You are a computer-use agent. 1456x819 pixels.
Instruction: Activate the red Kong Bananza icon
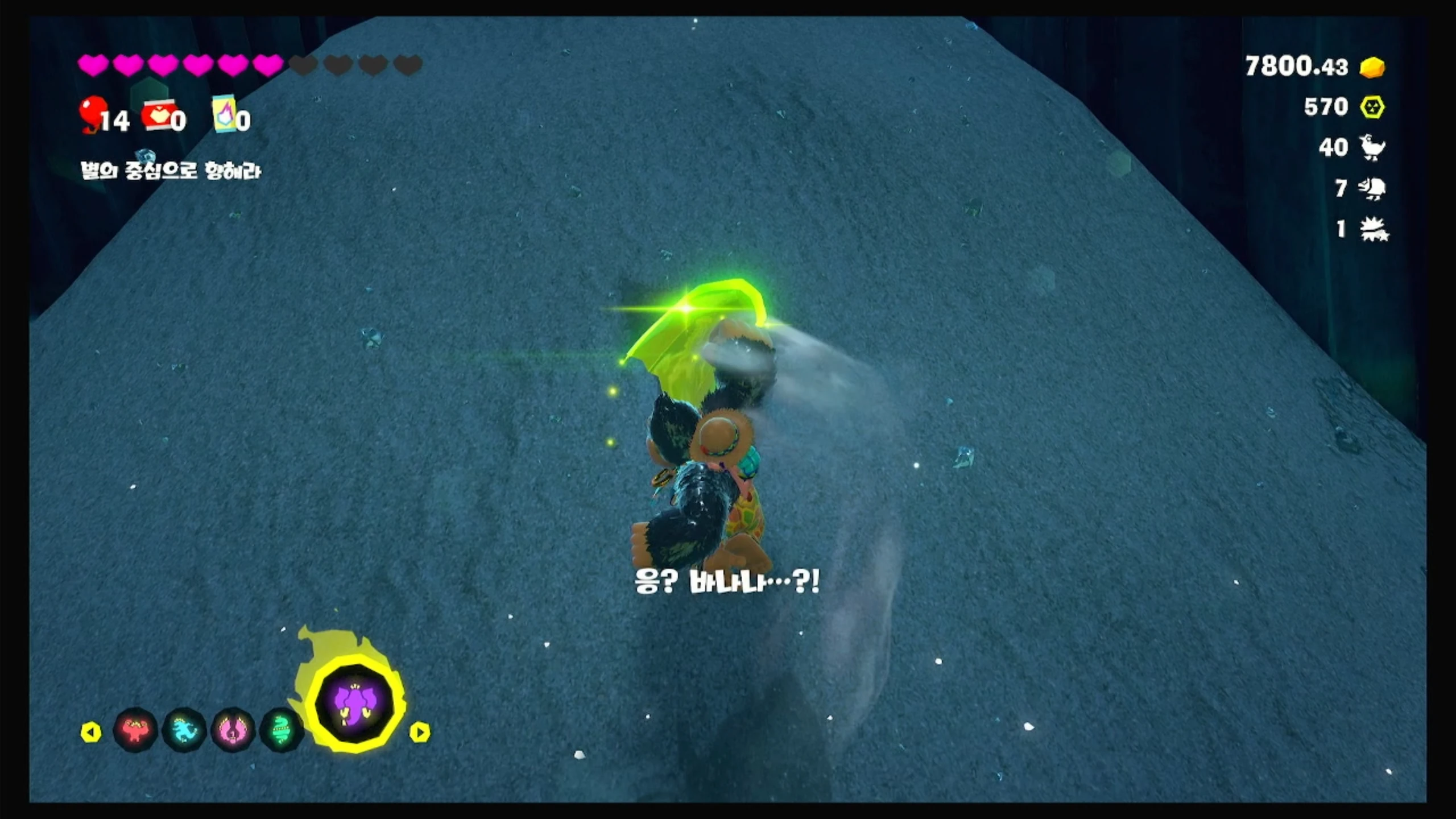(x=135, y=730)
